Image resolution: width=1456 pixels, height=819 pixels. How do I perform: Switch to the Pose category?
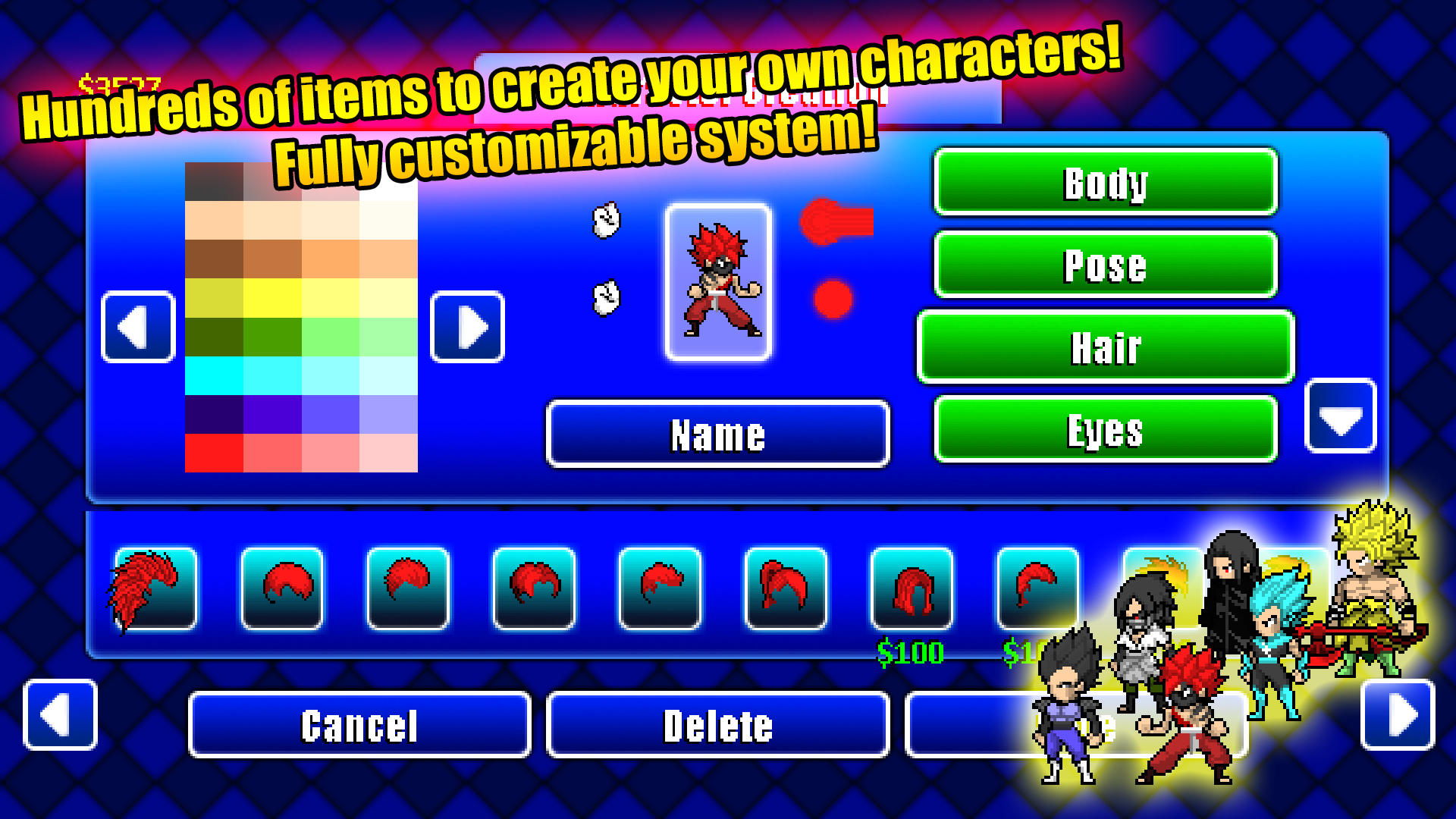coord(1104,265)
